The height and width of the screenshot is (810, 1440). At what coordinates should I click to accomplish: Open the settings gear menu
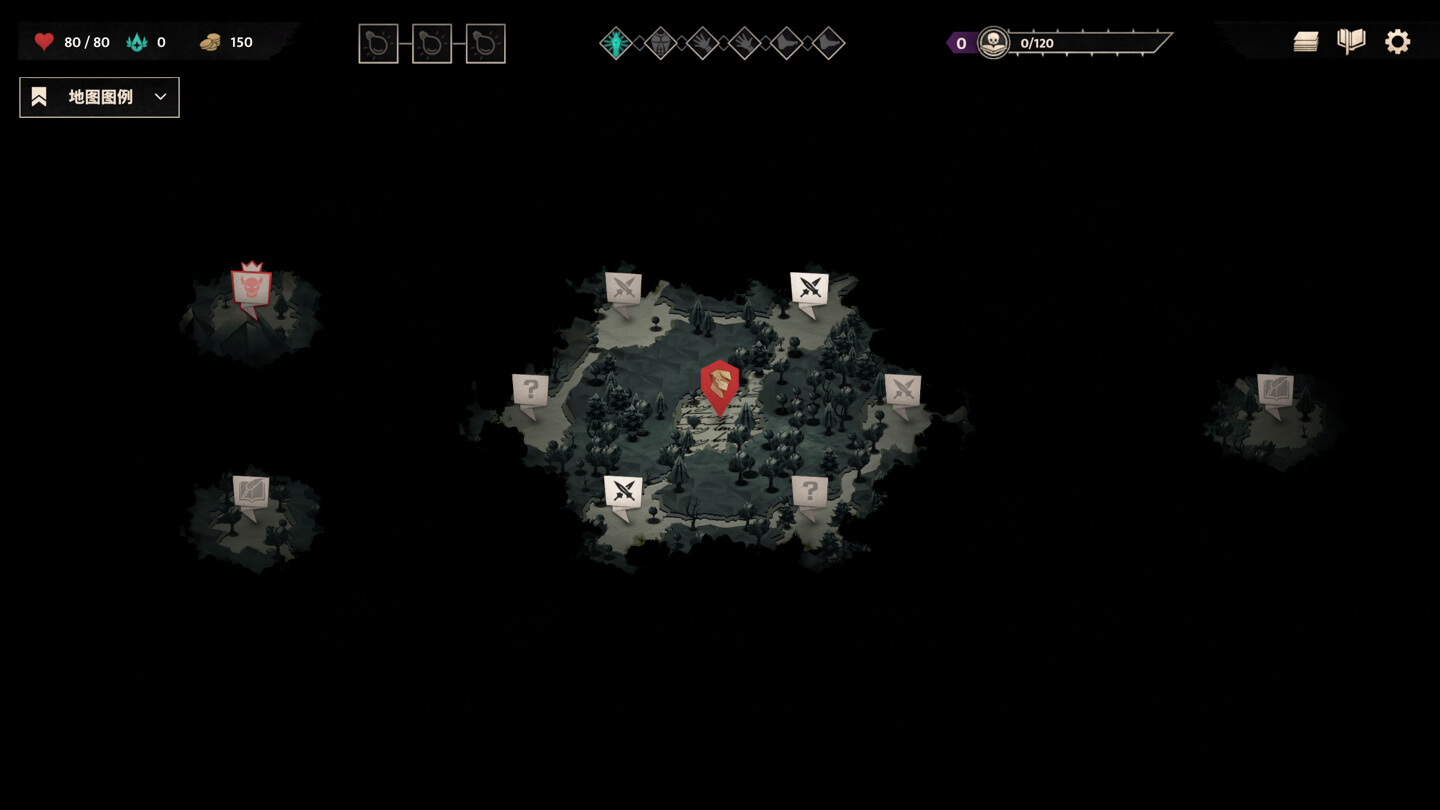pos(1397,42)
